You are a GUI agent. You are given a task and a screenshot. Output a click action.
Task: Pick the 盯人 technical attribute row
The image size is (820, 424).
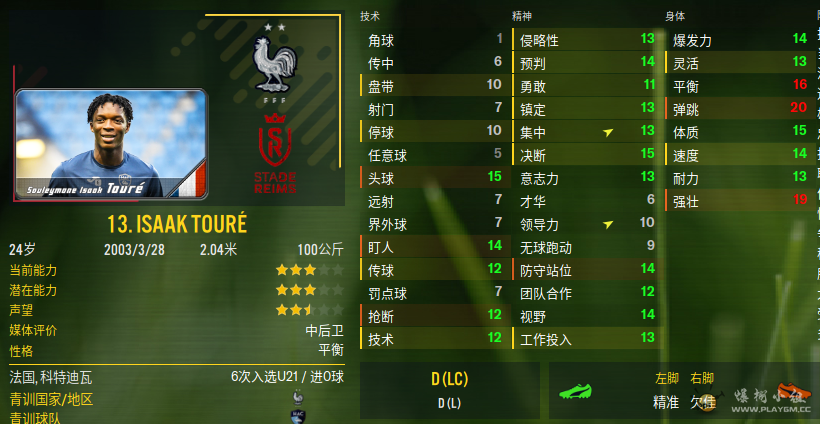click(434, 246)
